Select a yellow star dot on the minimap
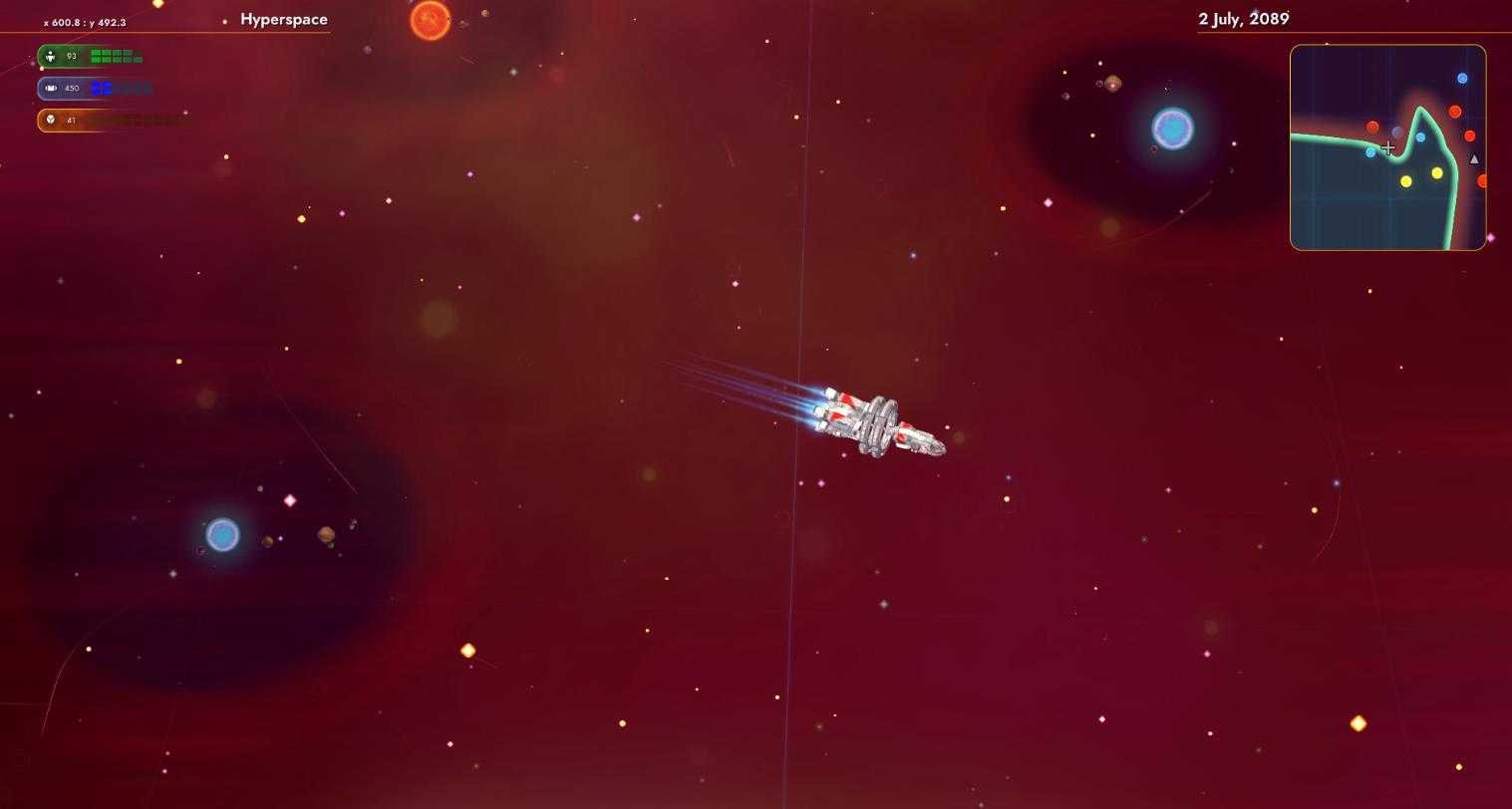 tap(1437, 173)
